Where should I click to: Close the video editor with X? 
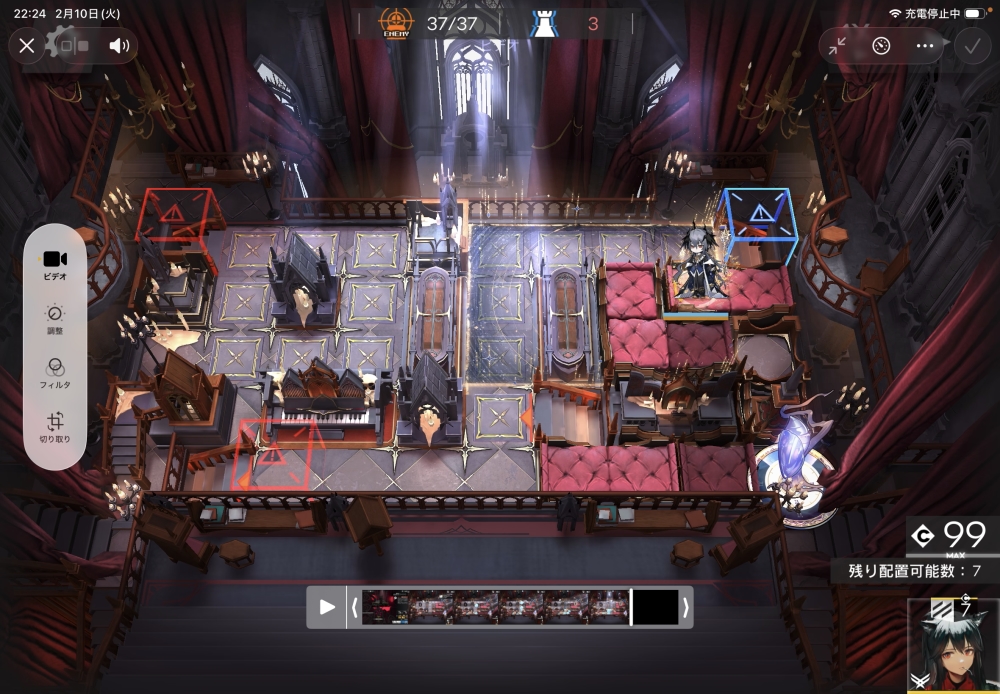(27, 45)
